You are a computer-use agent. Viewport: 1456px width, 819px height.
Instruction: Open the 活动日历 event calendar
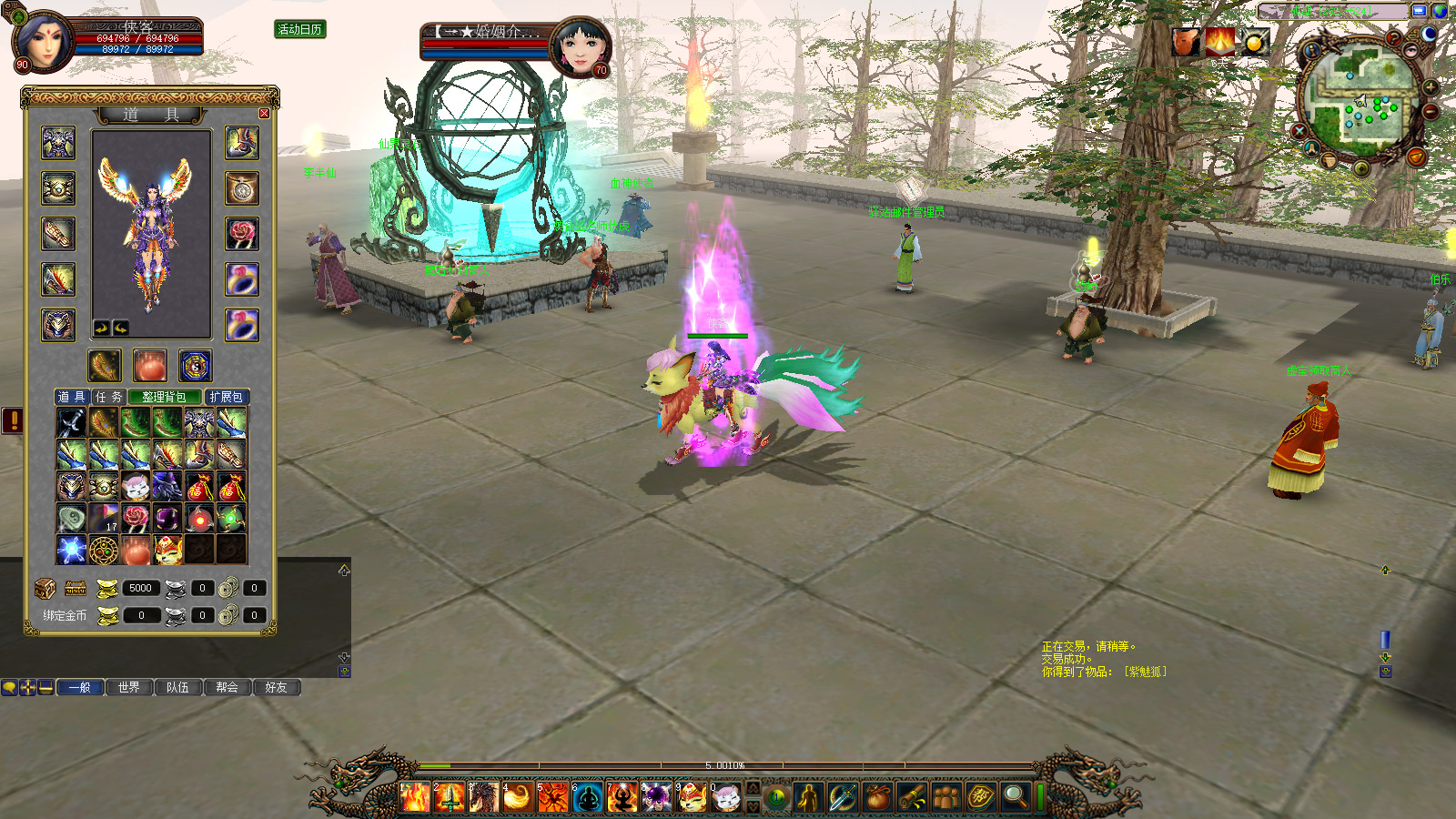click(300, 29)
